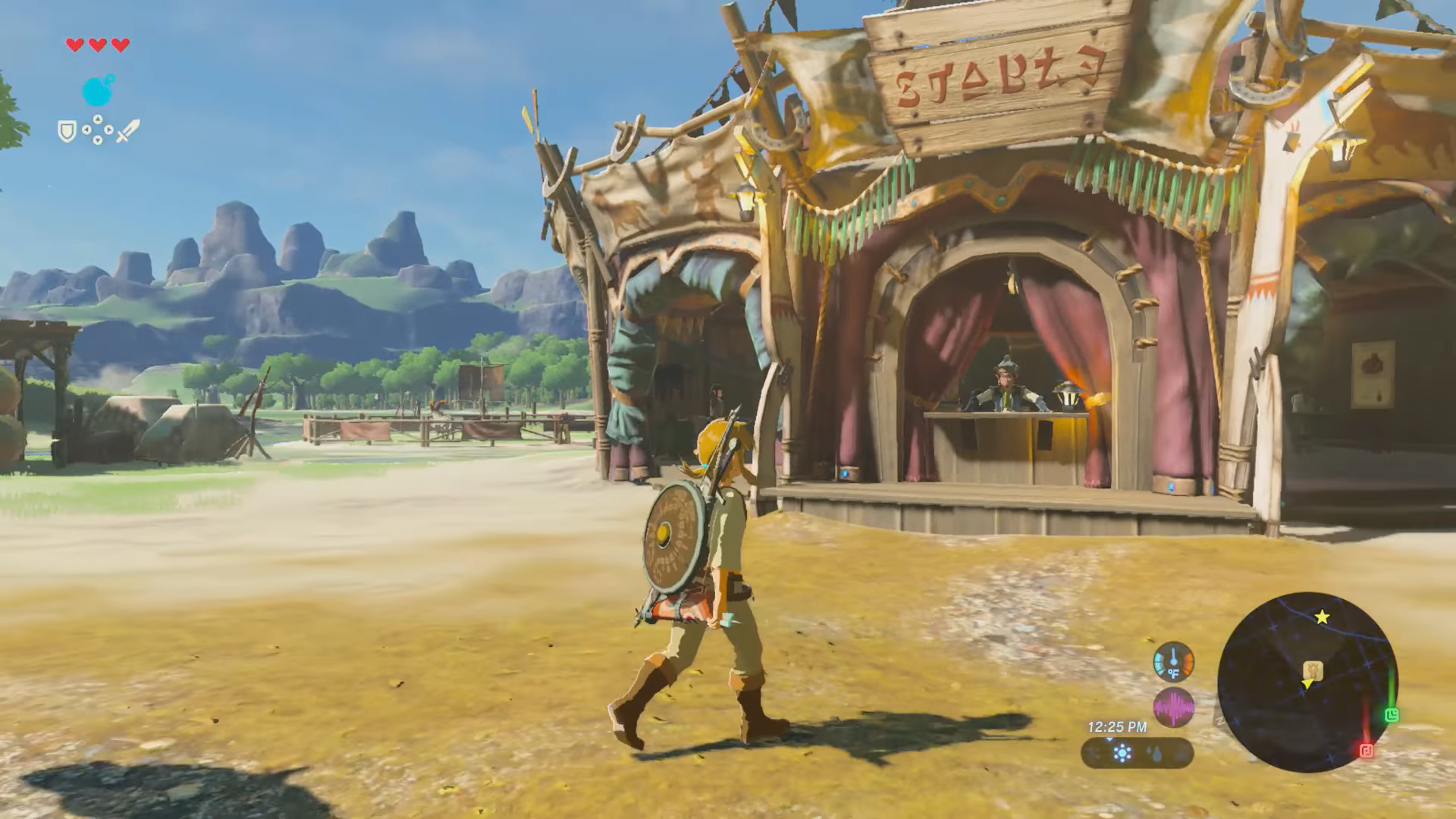Select the green marker on the minimap edge
Viewport: 1456px width, 819px height.
[1391, 715]
